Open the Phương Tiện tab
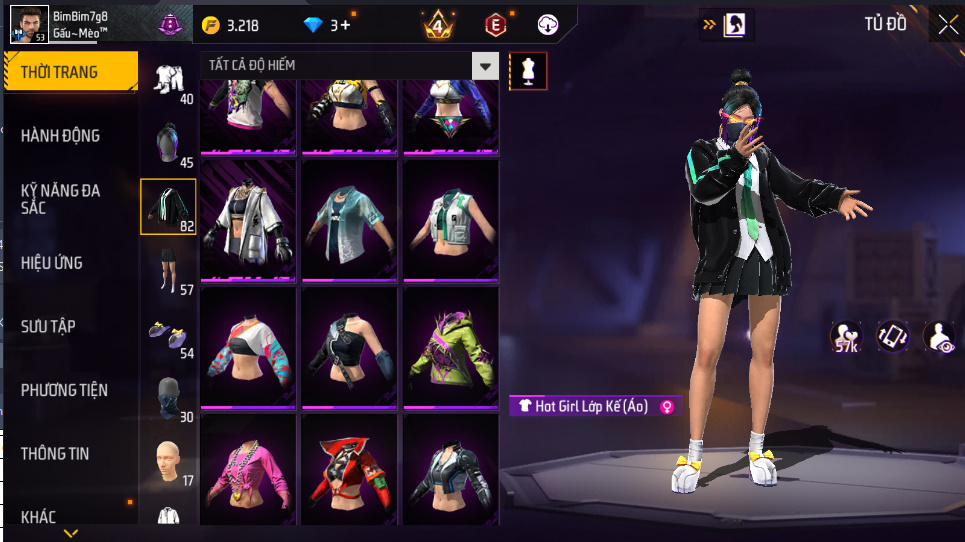Viewport: 965px width, 542px height. point(64,390)
